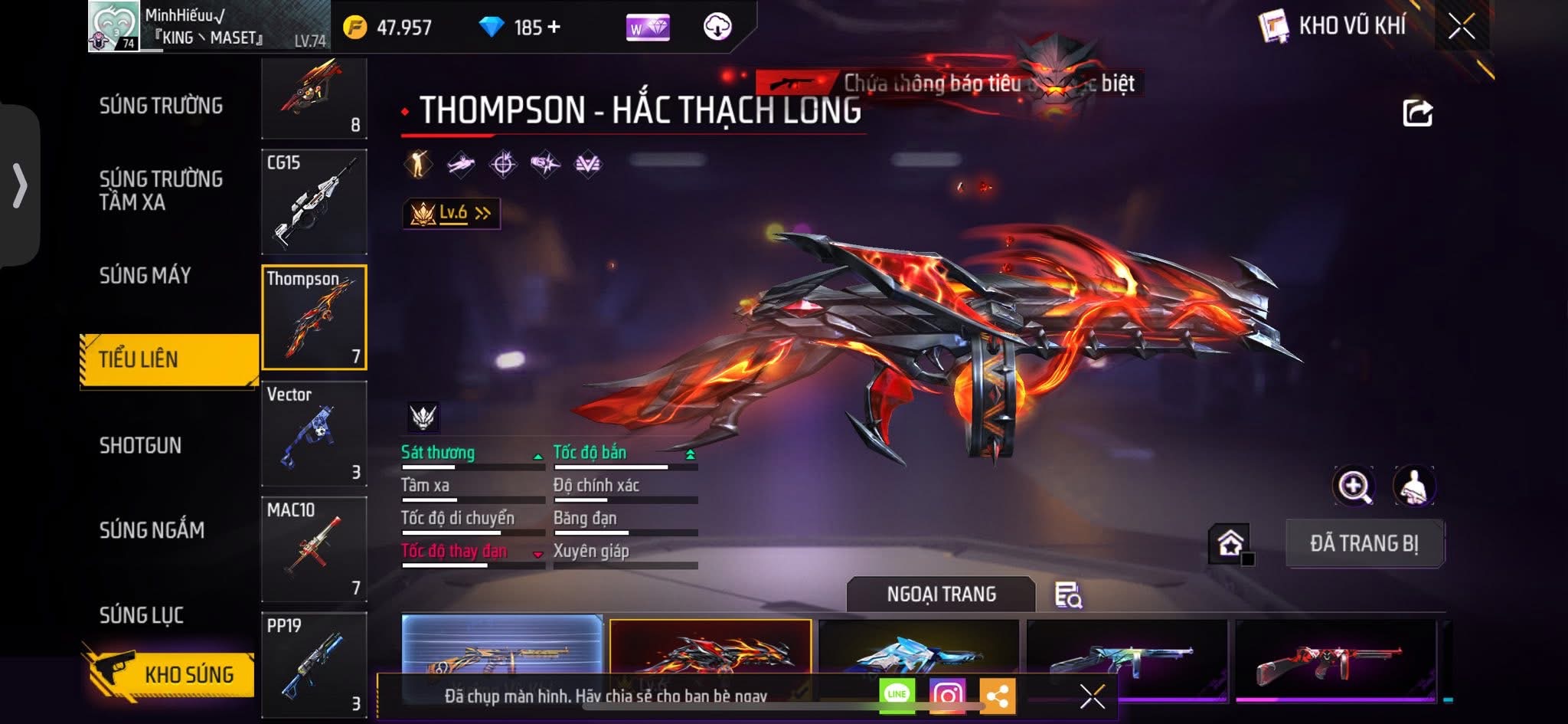The width and height of the screenshot is (1568, 724).
Task: Switch to the Súng Trường category
Action: (x=161, y=106)
